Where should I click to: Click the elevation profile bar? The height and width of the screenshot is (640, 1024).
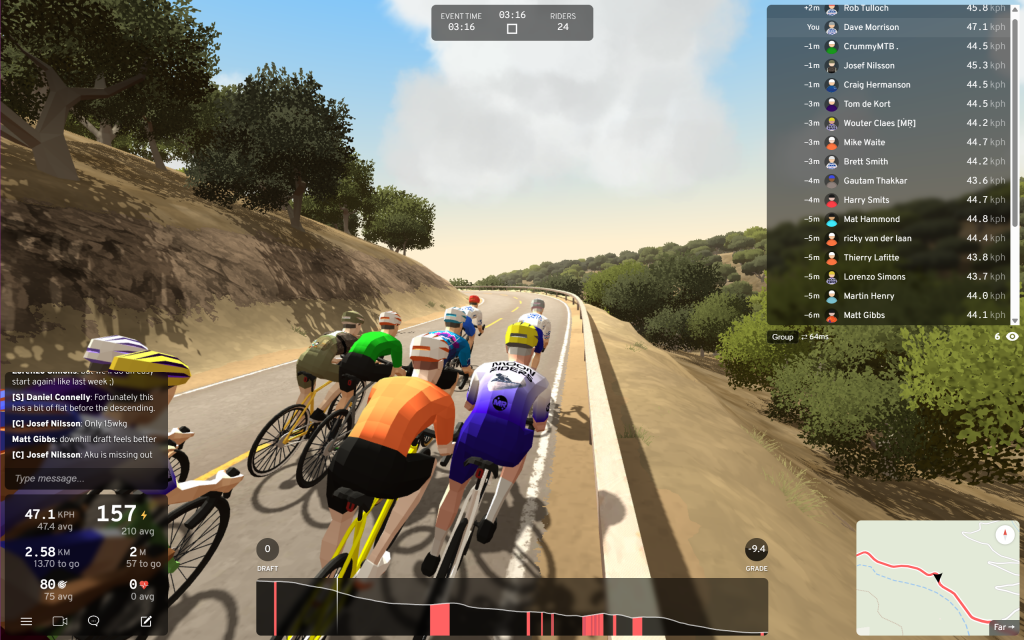click(512, 607)
